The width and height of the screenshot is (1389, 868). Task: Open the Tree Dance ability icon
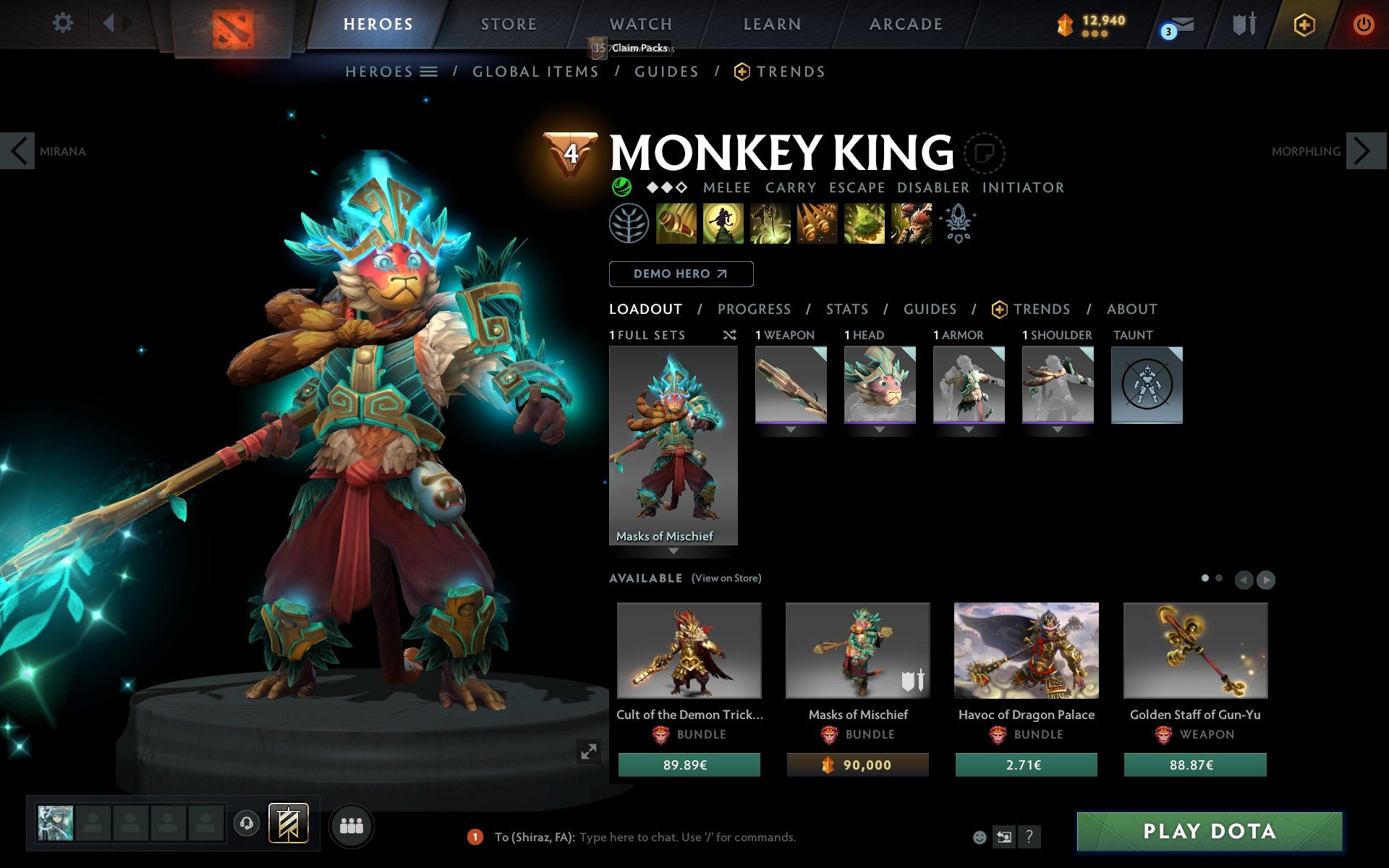pyautogui.click(x=723, y=224)
